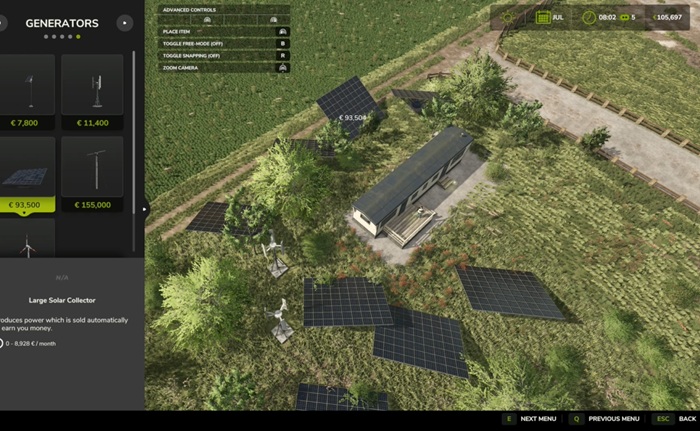700x431 pixels.
Task: Select the wind turbine tile below the solar collector
Action: pyautogui.click(x=29, y=240)
